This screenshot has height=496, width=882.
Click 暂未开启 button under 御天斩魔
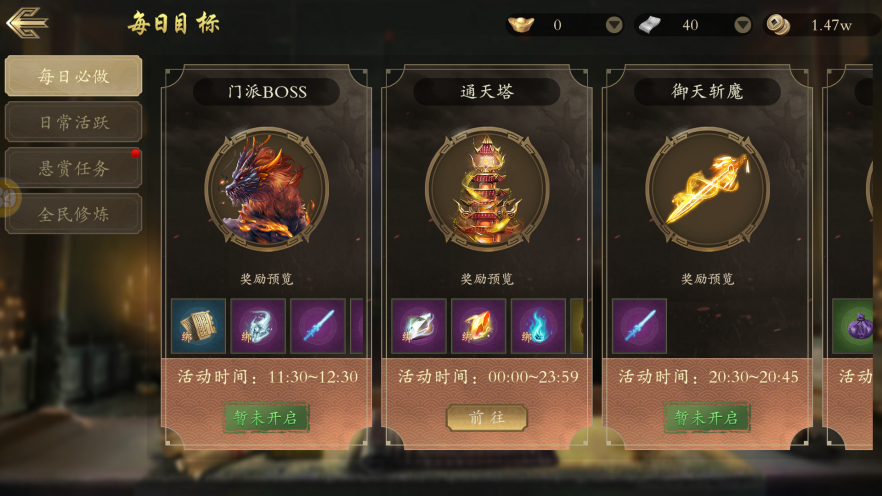point(707,417)
